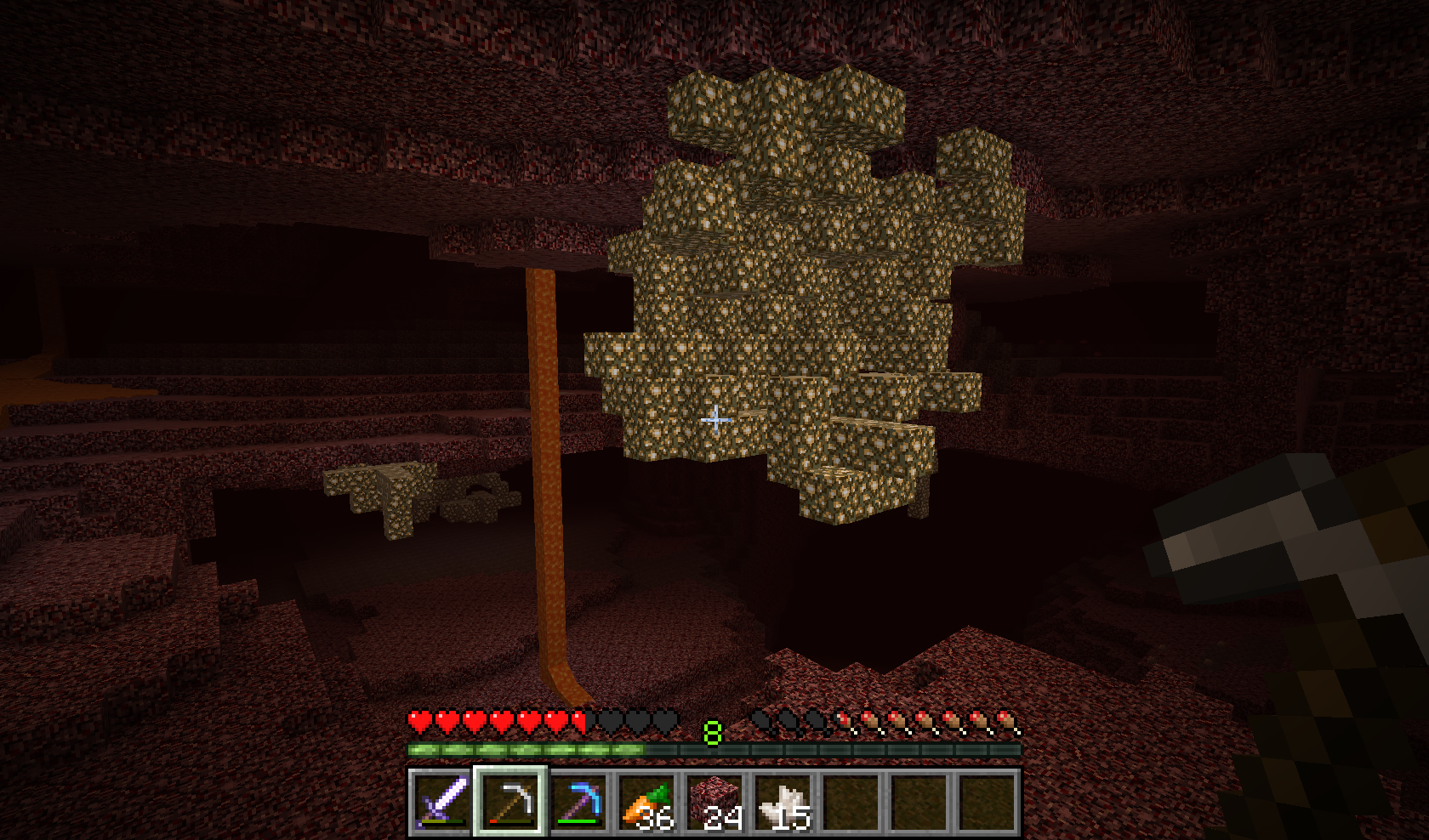Switch to the enchanted diamond pickaxe slot
This screenshot has width=1429, height=840.
click(x=578, y=802)
